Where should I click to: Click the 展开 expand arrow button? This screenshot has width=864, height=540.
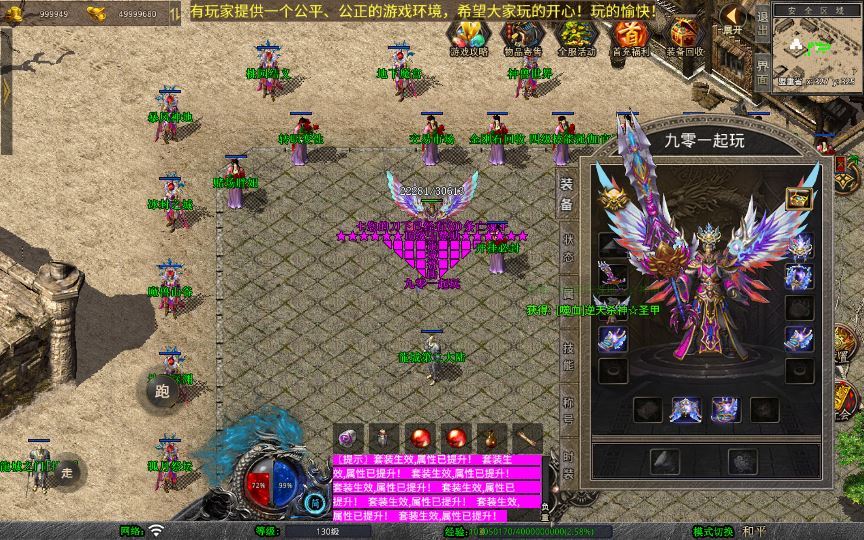coord(735,18)
